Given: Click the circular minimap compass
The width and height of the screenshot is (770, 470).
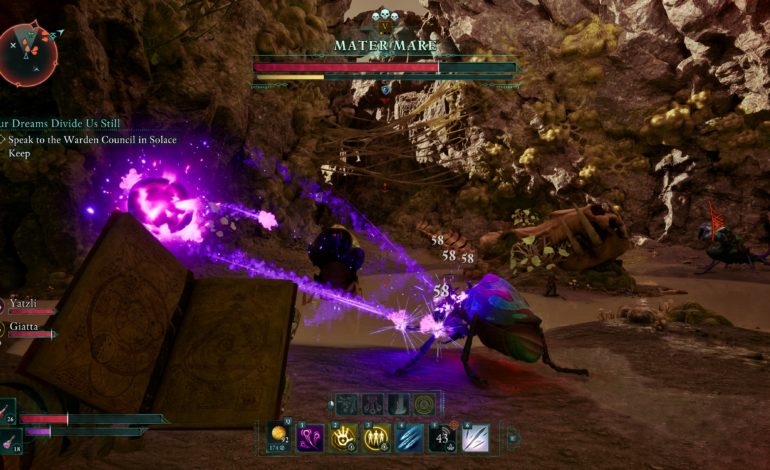Looking at the screenshot, I should coord(29,54).
